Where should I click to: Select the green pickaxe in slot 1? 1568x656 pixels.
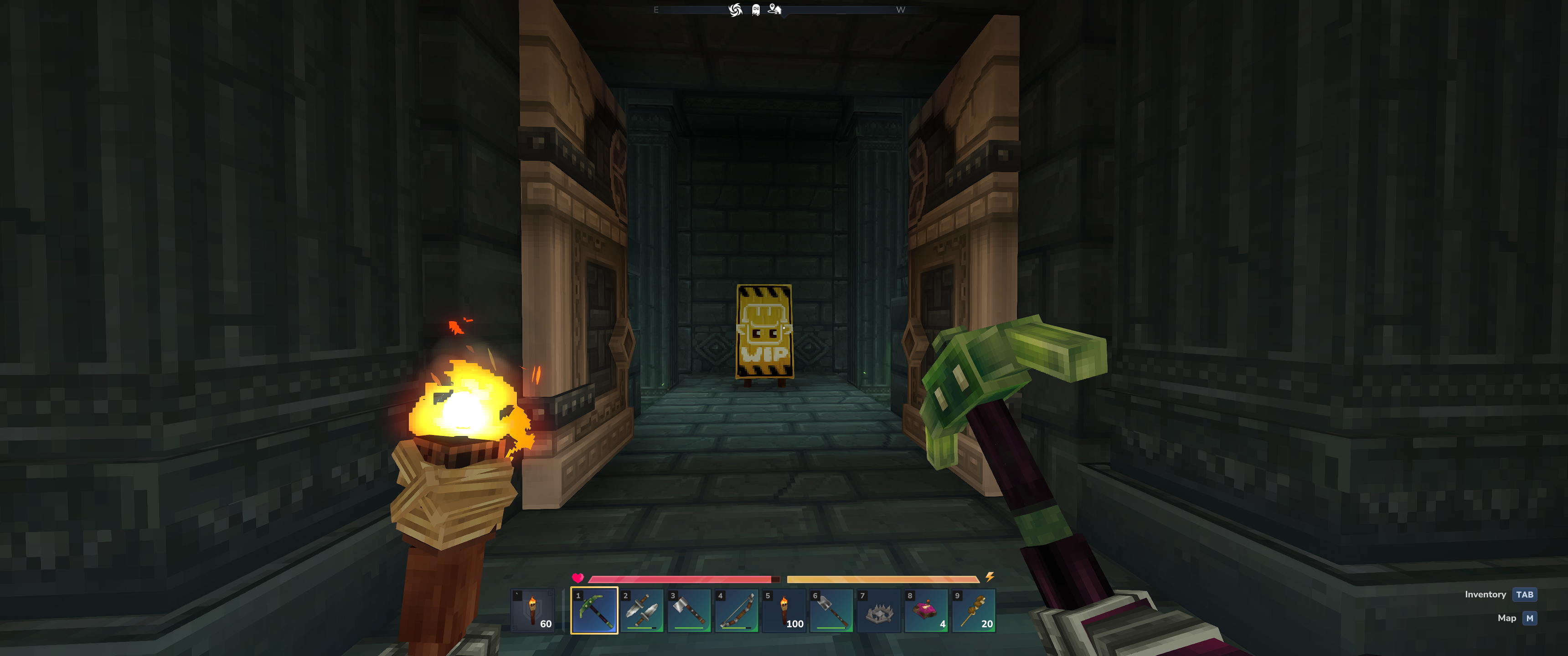tap(593, 610)
